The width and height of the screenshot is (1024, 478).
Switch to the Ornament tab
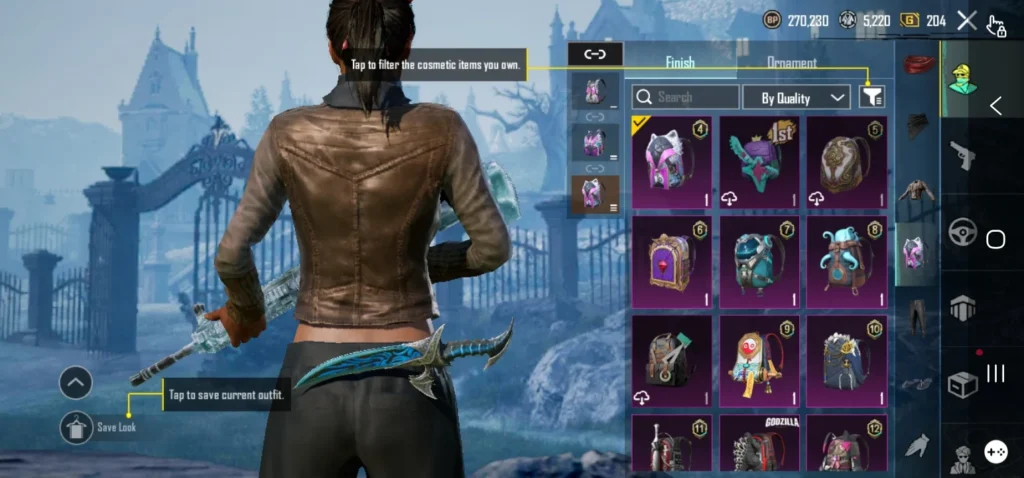pyautogui.click(x=791, y=62)
